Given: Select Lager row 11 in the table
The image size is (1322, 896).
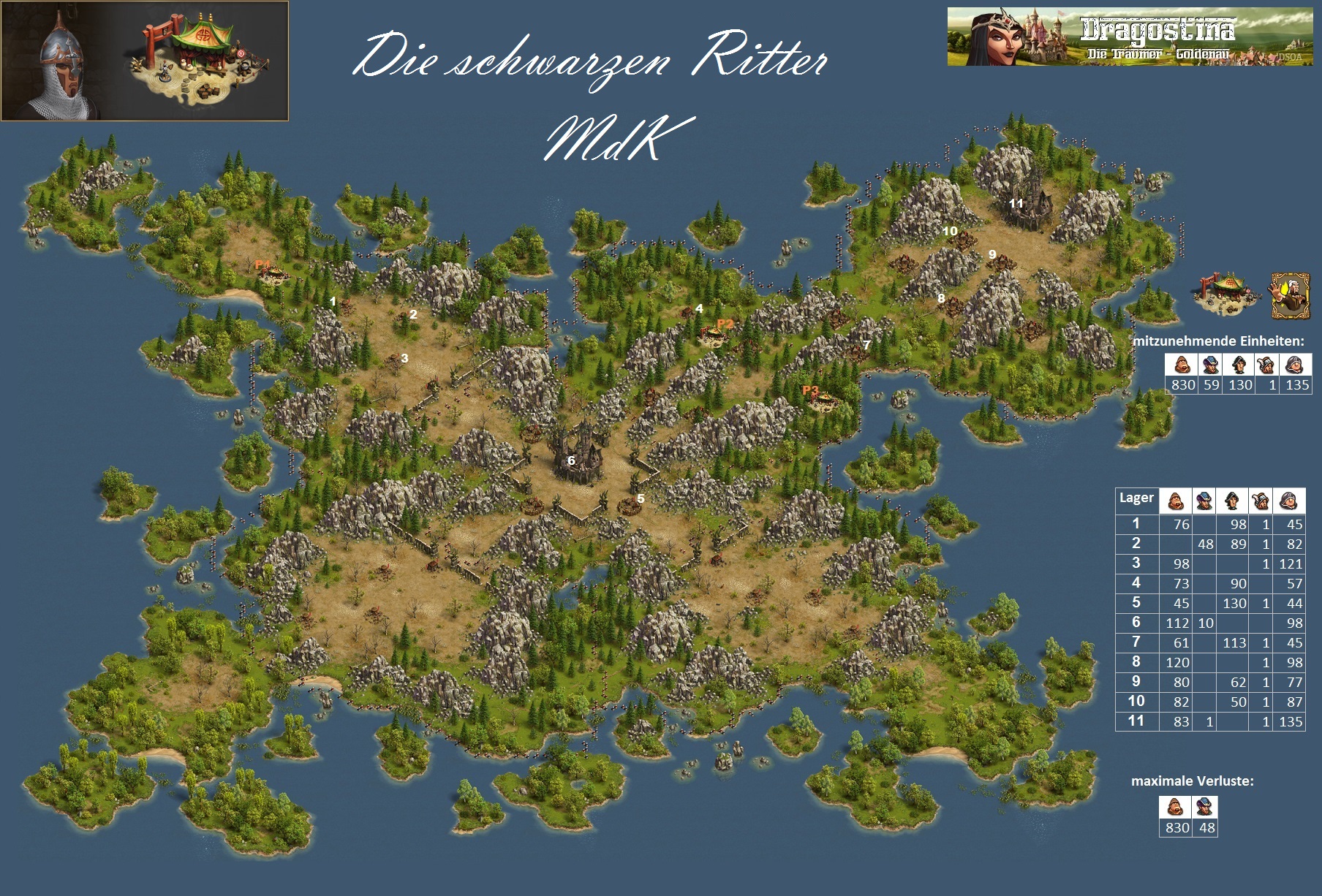Looking at the screenshot, I should coord(1209,721).
